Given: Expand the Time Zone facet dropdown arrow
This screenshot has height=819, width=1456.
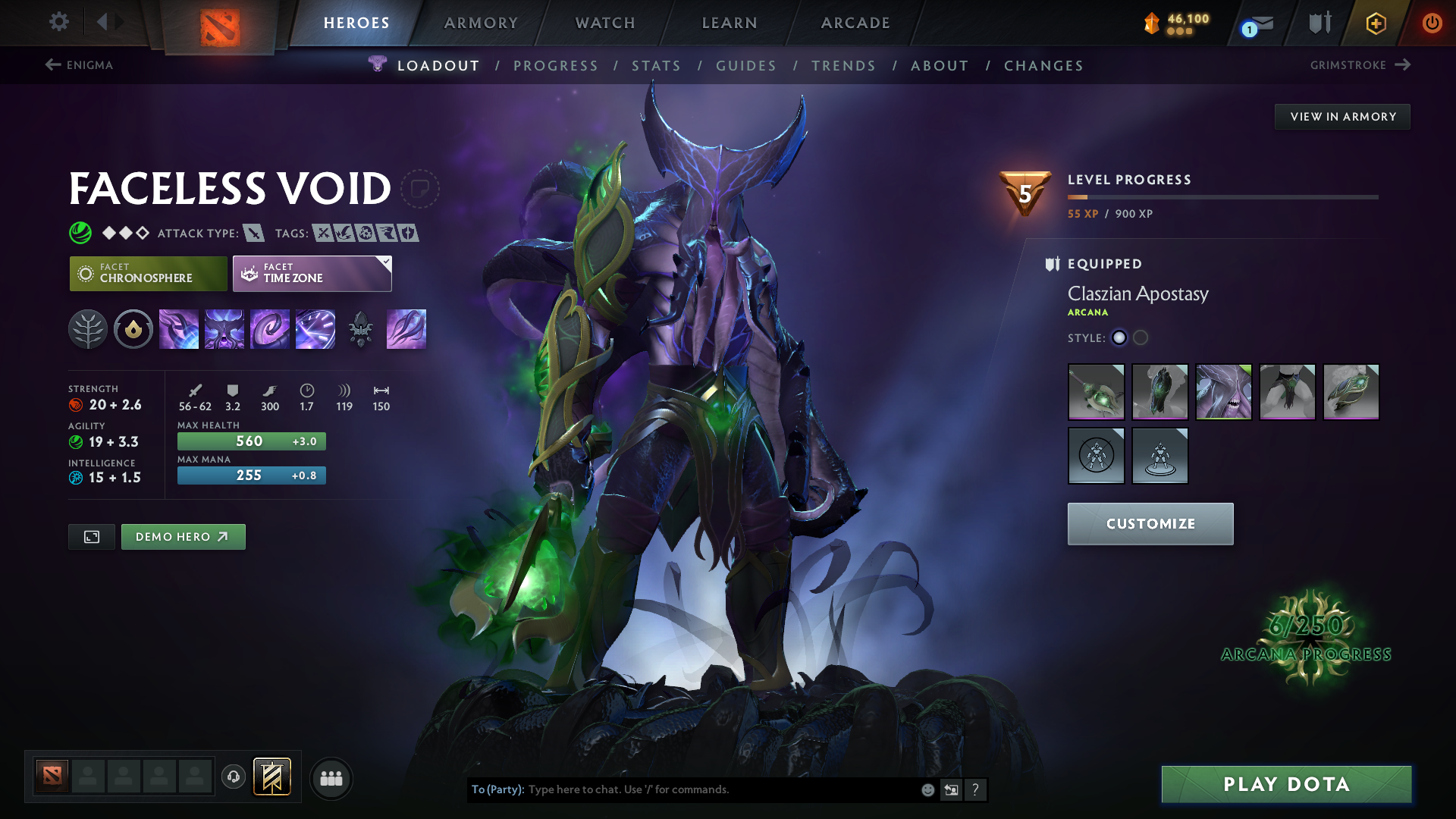Looking at the screenshot, I should click(386, 262).
